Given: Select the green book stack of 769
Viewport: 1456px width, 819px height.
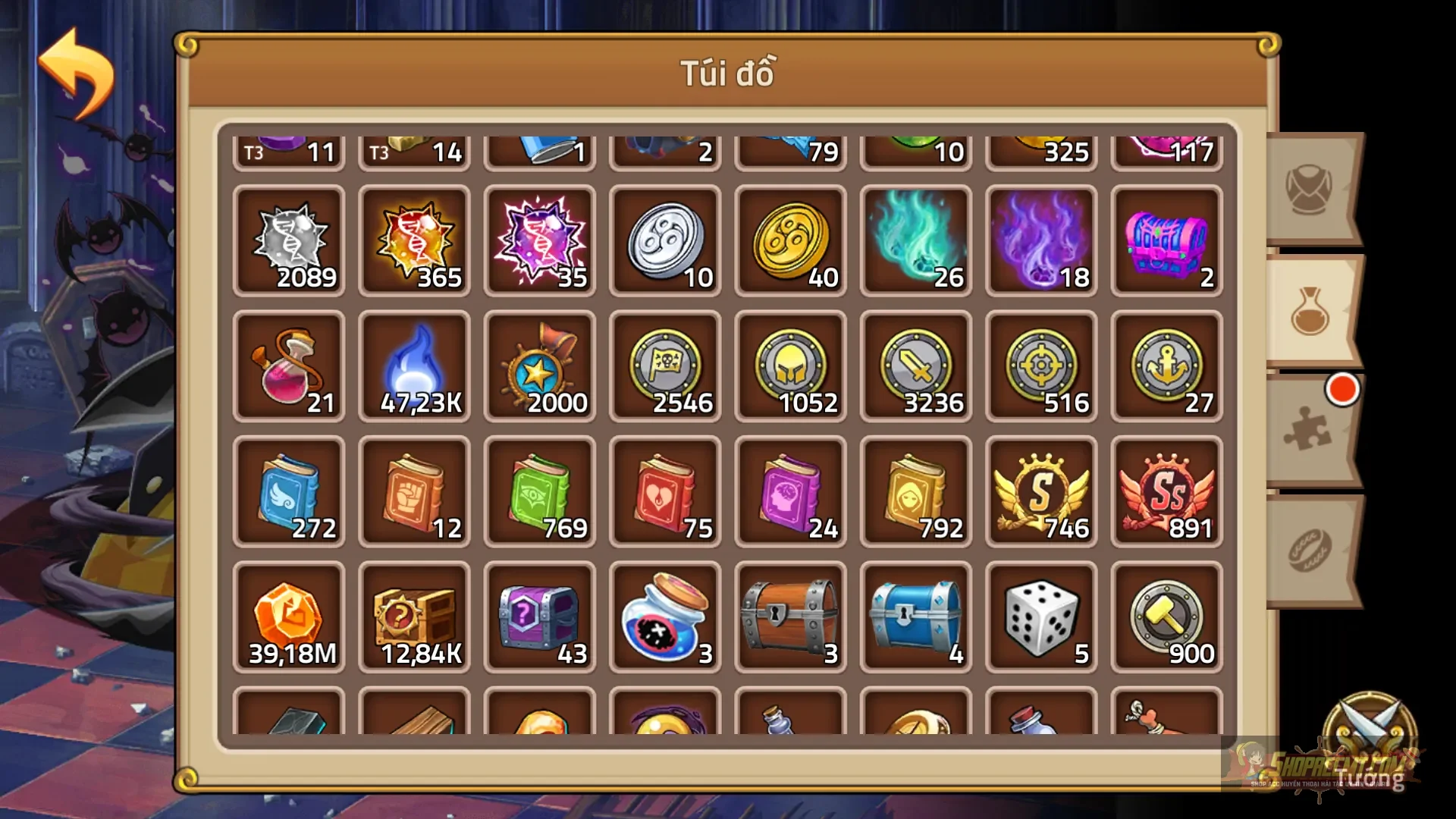Looking at the screenshot, I should point(540,491).
